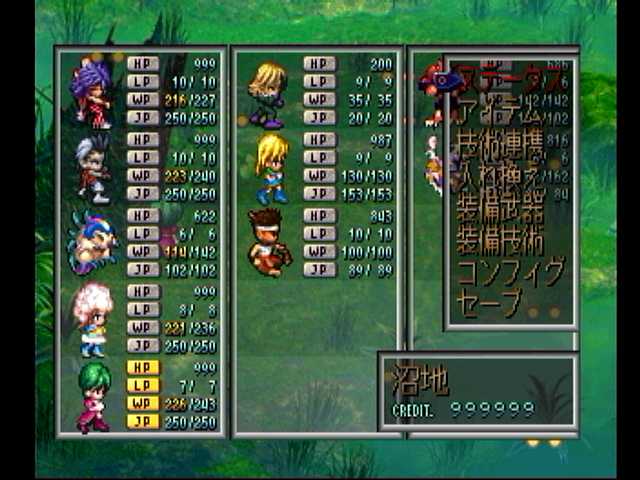640x480 pixels.
Task: Choose the 入れ換え (Swap) option
Action: click(500, 178)
